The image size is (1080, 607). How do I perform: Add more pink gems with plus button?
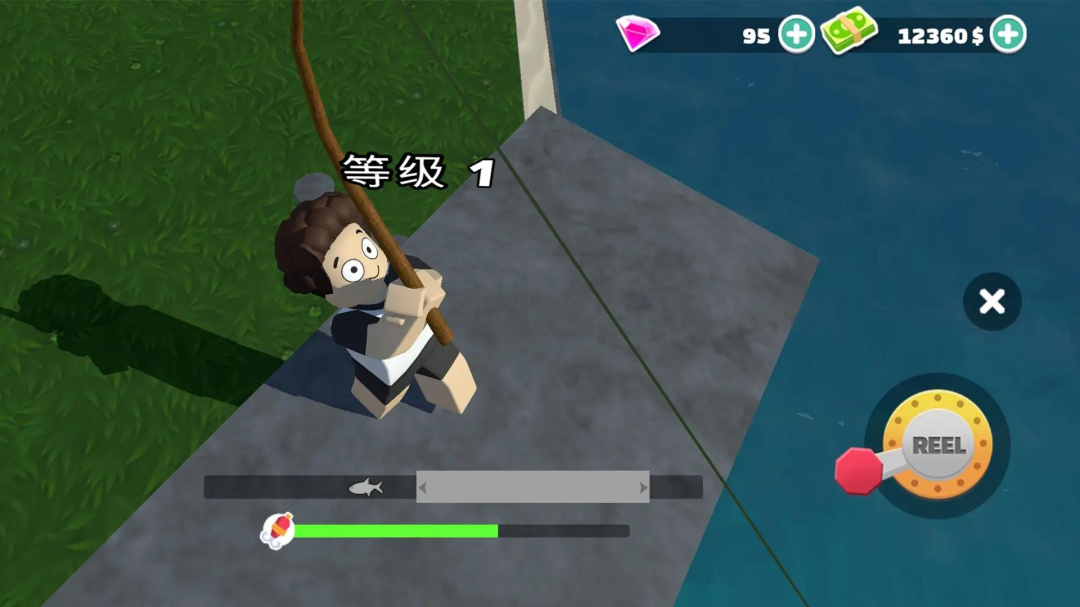[796, 35]
